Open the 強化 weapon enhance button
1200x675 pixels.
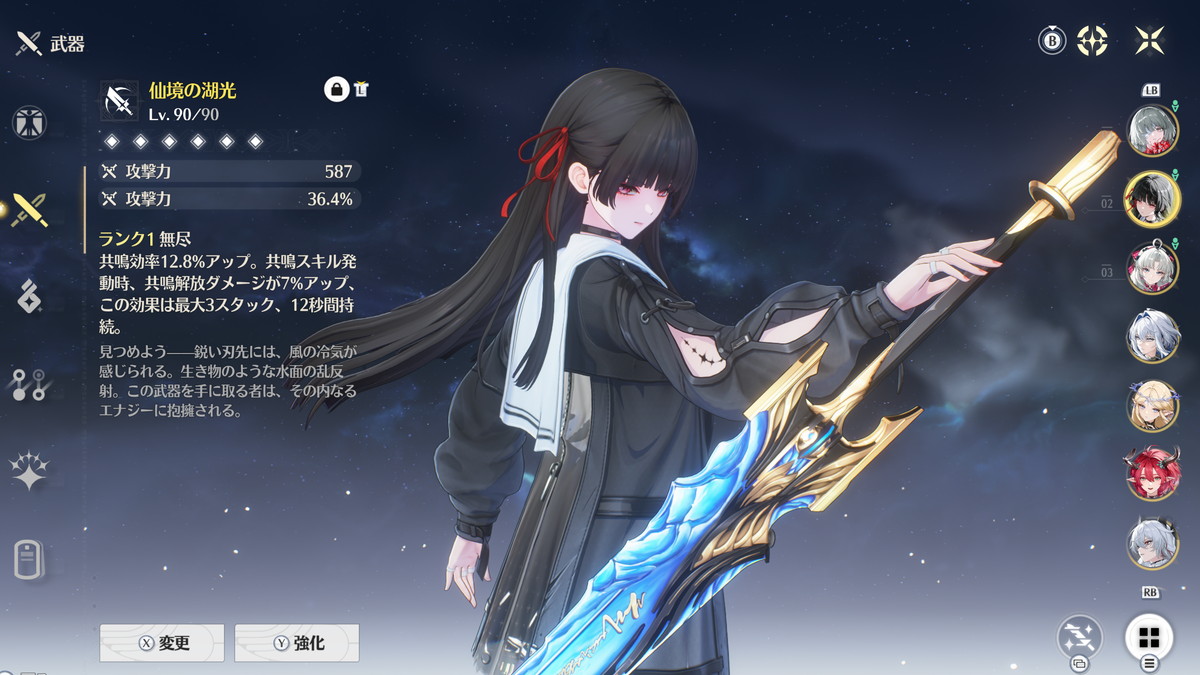click(x=297, y=643)
